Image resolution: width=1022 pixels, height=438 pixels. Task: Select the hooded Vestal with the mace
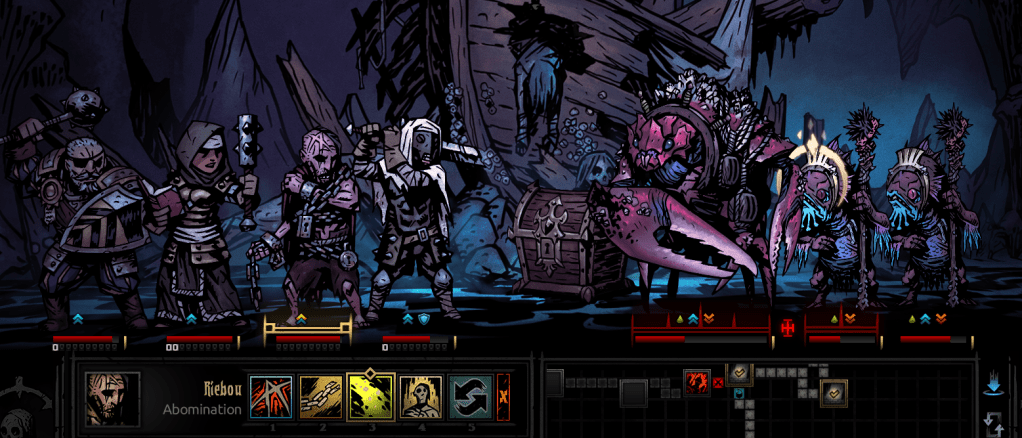click(200, 220)
